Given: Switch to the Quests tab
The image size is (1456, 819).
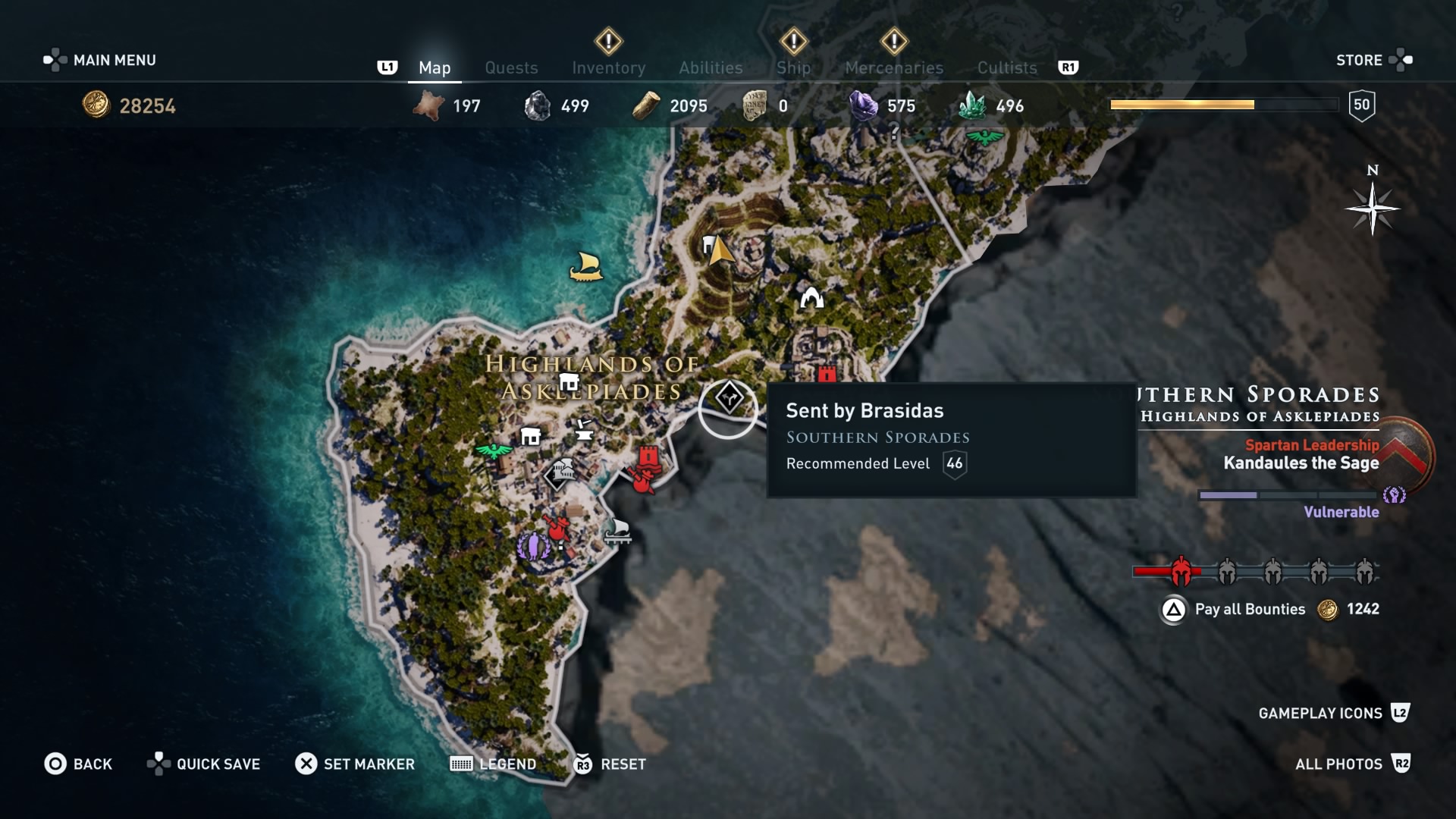Looking at the screenshot, I should [x=511, y=67].
